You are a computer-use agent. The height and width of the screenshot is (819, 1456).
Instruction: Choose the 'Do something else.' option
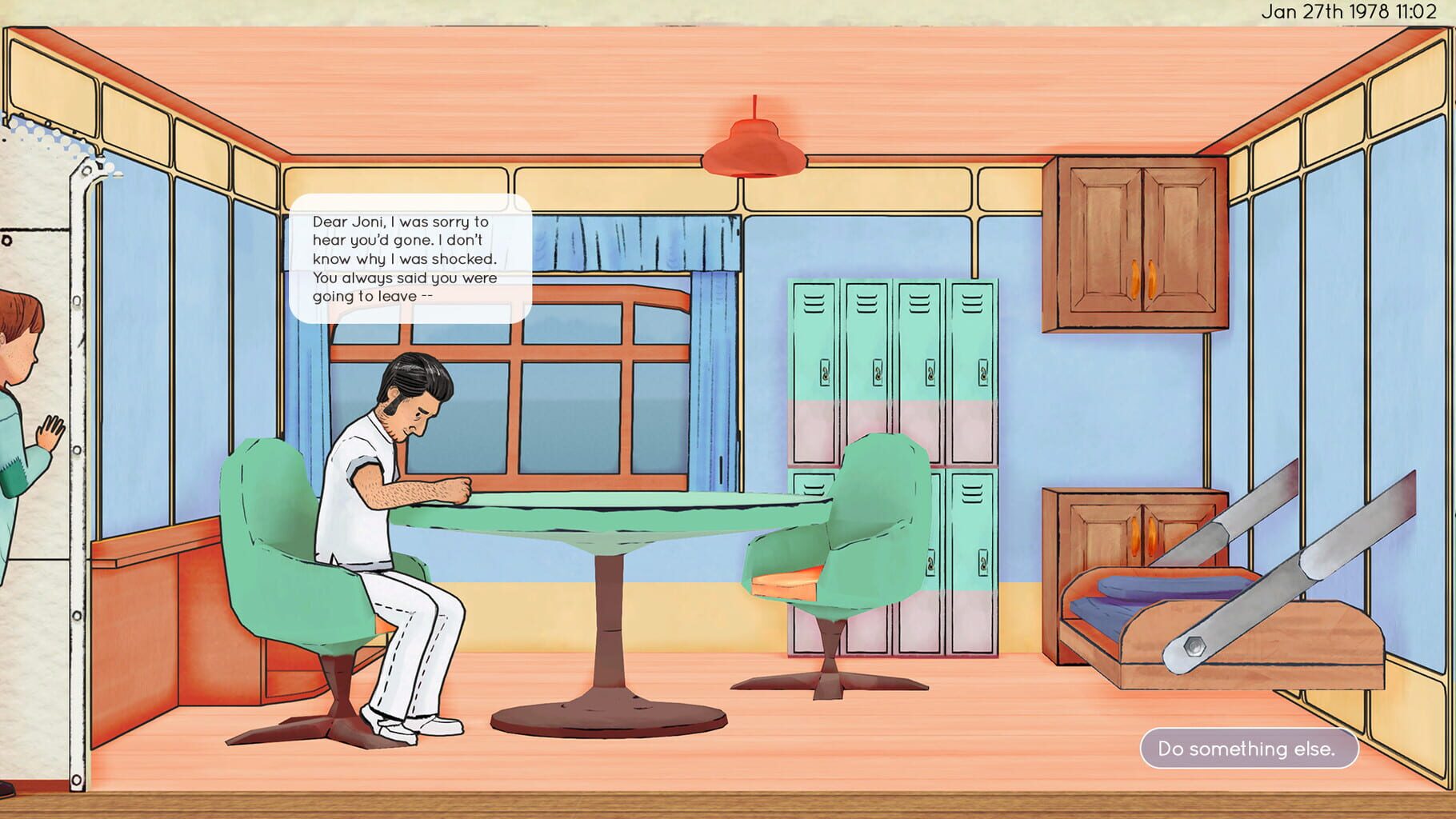(1251, 749)
